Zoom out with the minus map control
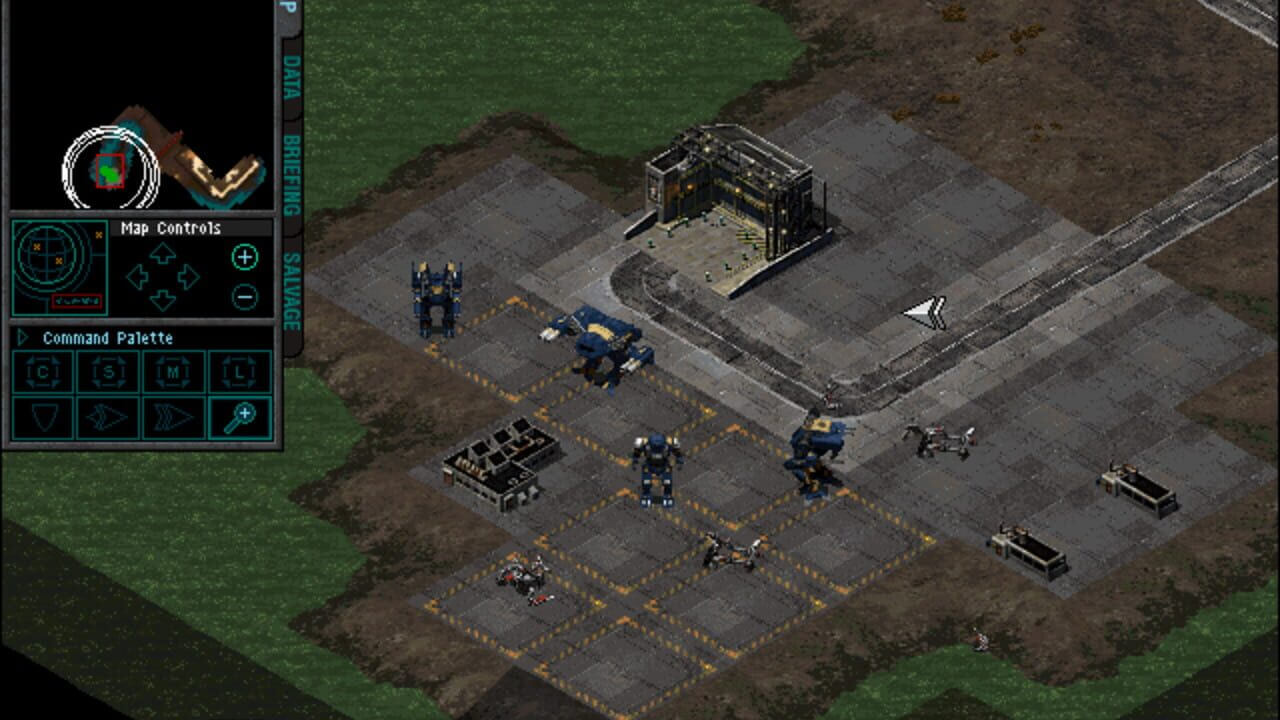The image size is (1280, 720). (x=244, y=296)
